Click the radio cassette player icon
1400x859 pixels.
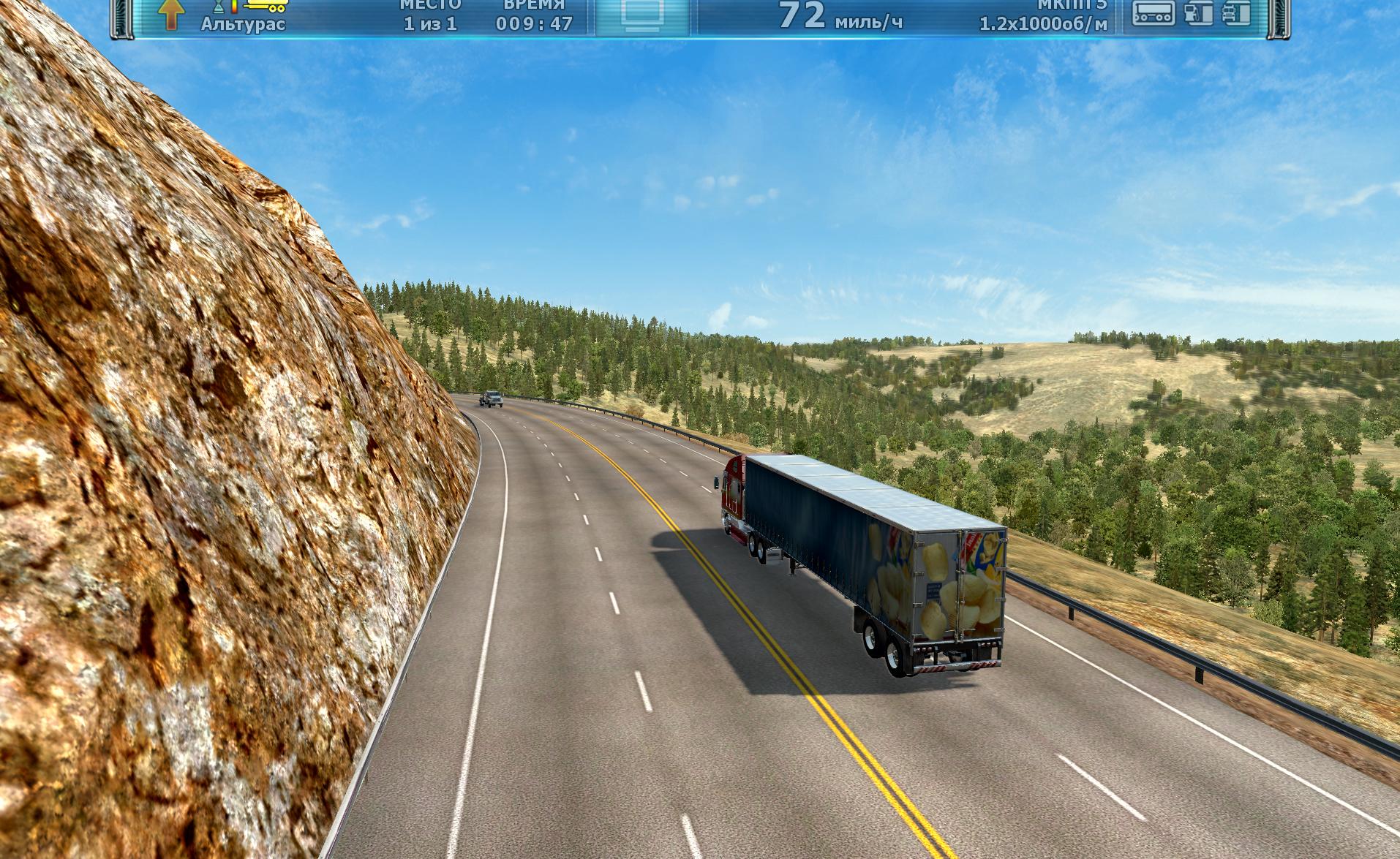(1154, 12)
